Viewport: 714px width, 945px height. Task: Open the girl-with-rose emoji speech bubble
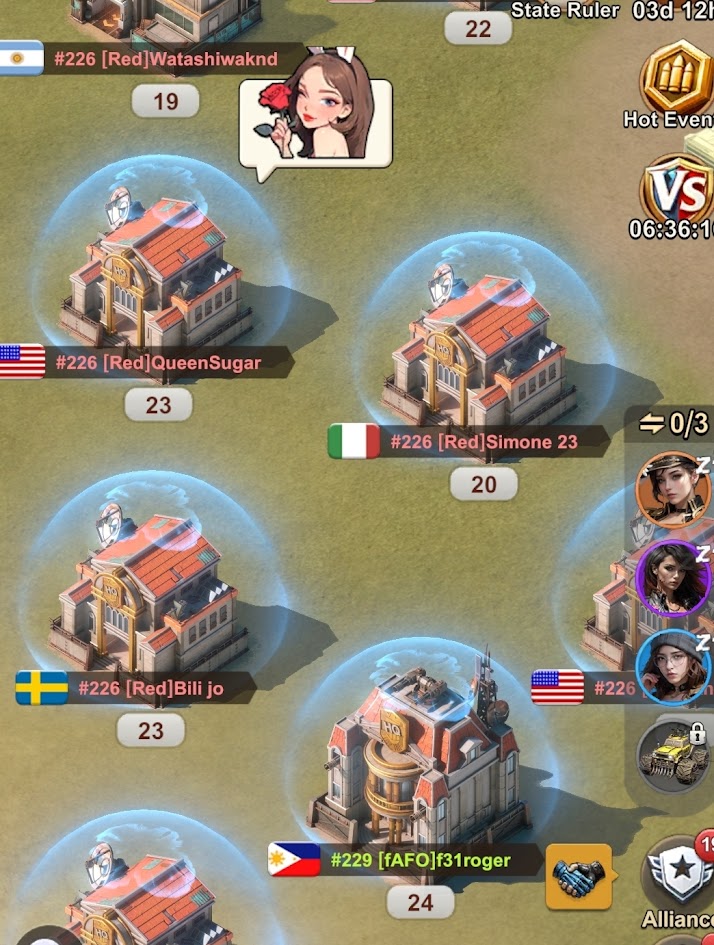click(316, 124)
